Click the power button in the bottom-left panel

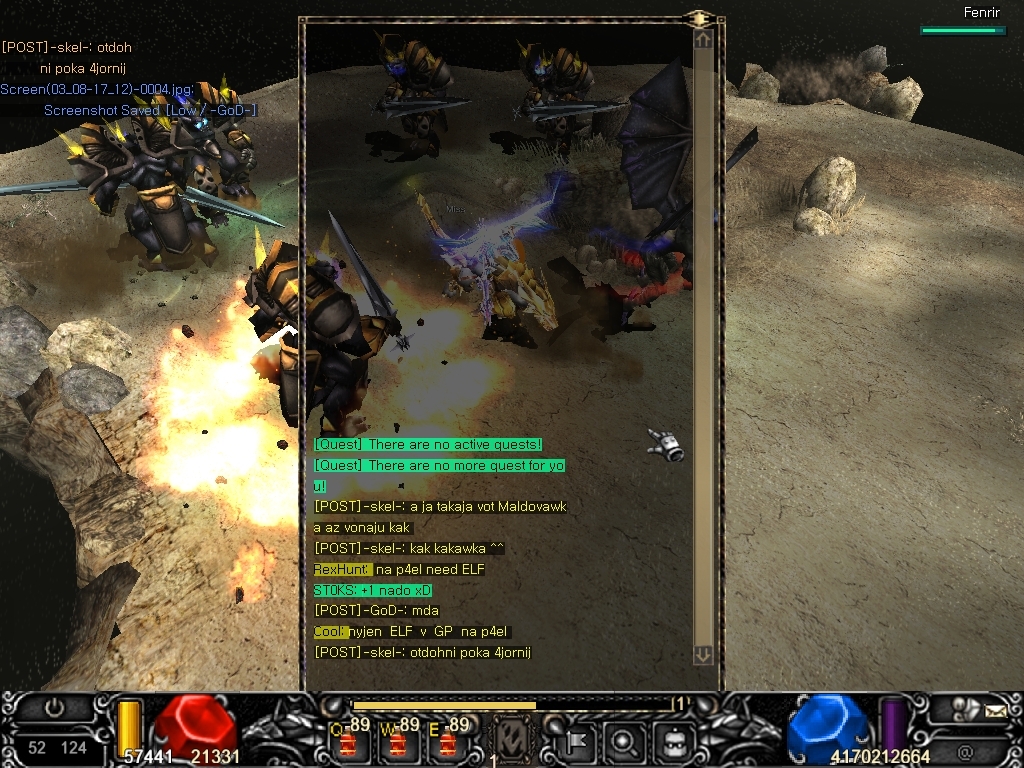53,708
